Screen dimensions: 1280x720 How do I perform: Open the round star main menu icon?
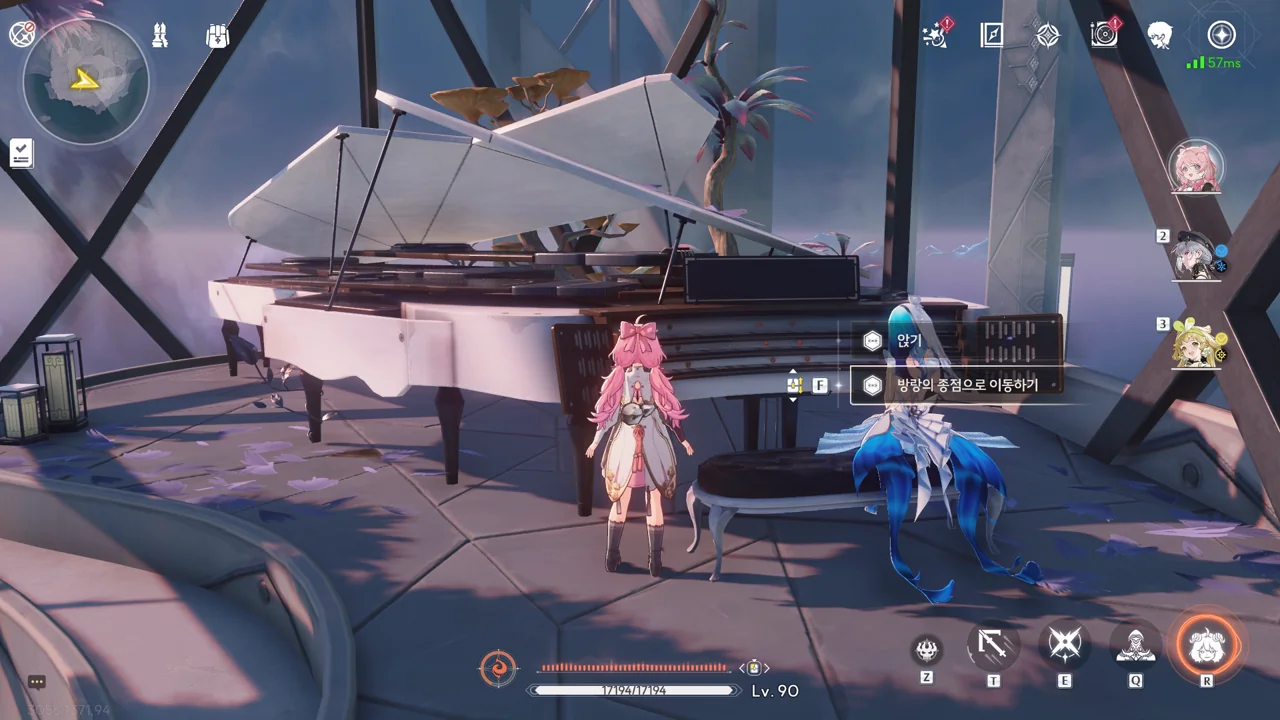point(1221,35)
